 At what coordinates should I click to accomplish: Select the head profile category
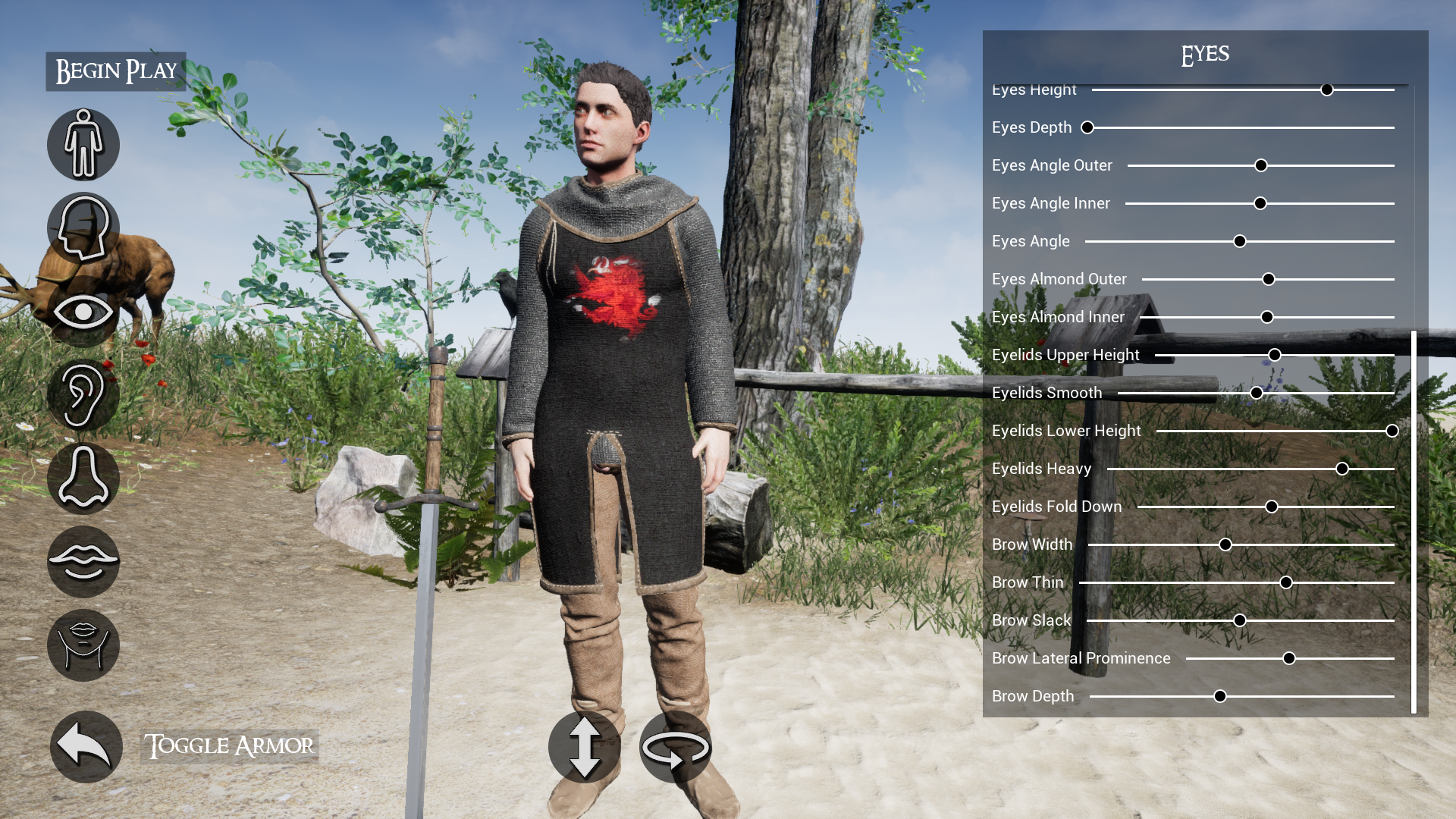(83, 227)
